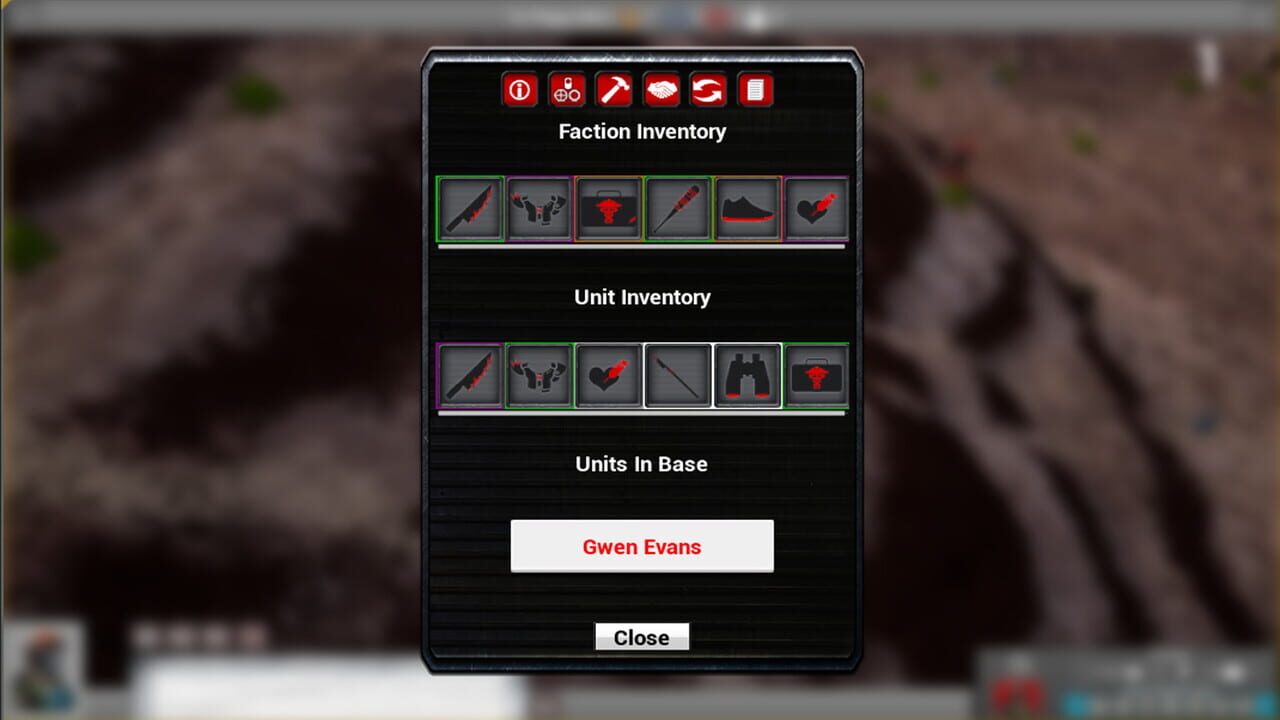Image resolution: width=1280 pixels, height=720 pixels.
Task: Select the binoculars in Unit Inventory
Action: click(x=746, y=374)
